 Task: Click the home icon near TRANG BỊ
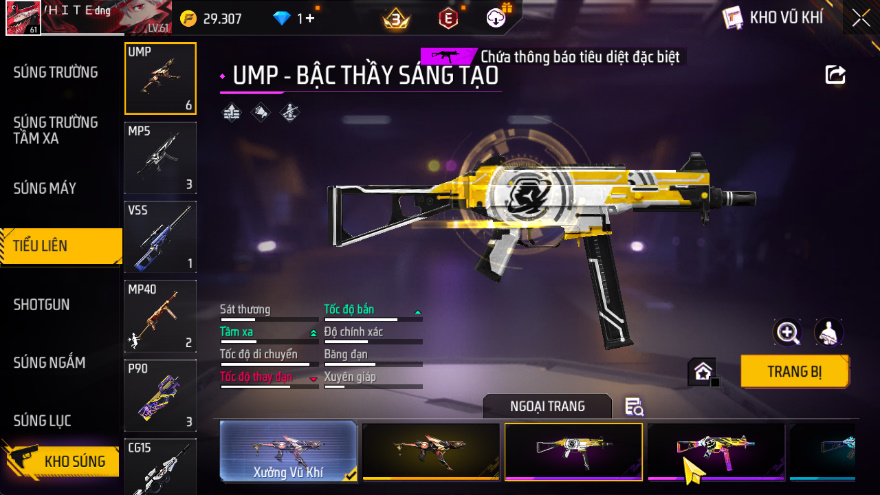[703, 372]
